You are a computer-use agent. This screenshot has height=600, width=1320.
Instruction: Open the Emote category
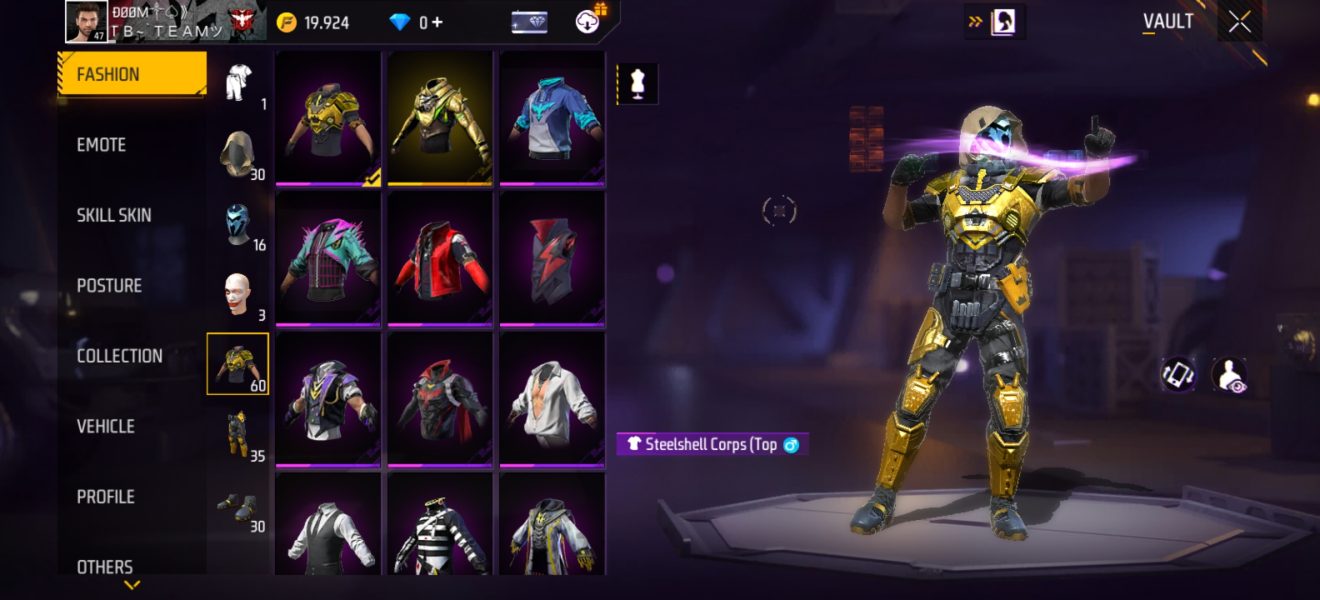(101, 145)
